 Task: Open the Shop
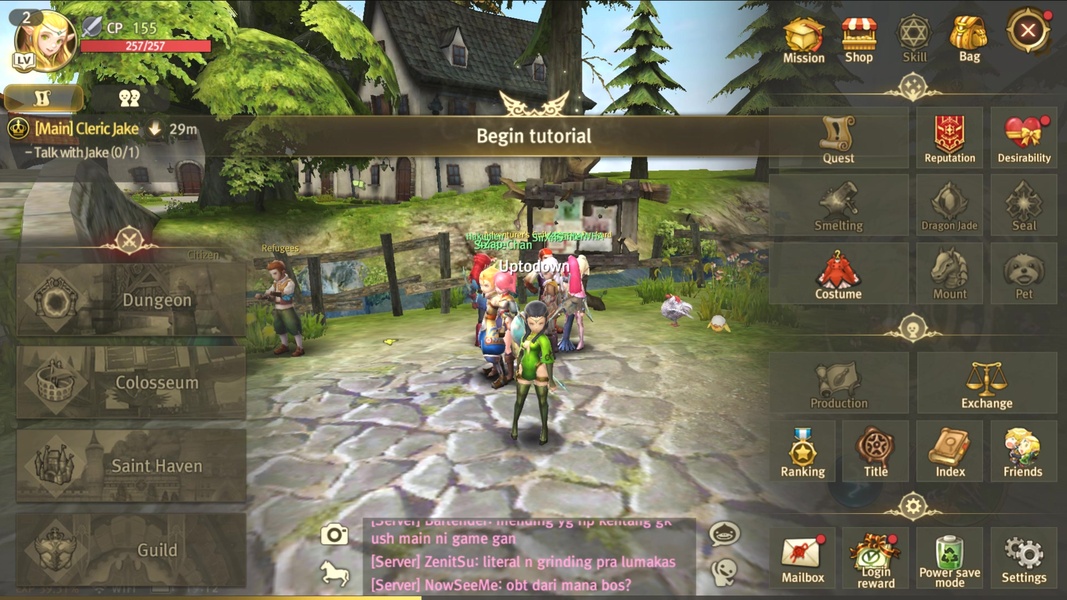(x=859, y=40)
